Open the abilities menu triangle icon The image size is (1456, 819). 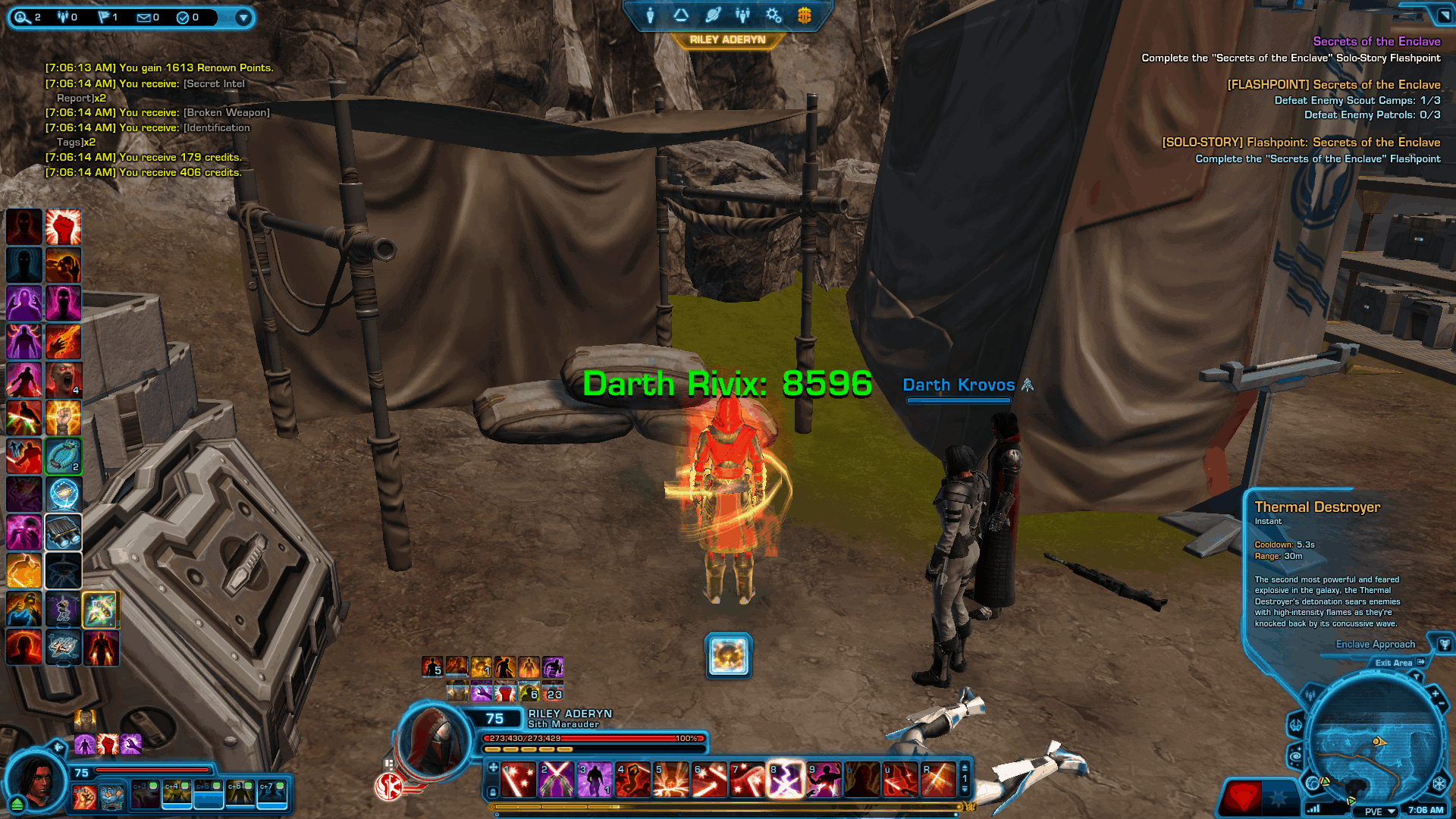click(680, 15)
